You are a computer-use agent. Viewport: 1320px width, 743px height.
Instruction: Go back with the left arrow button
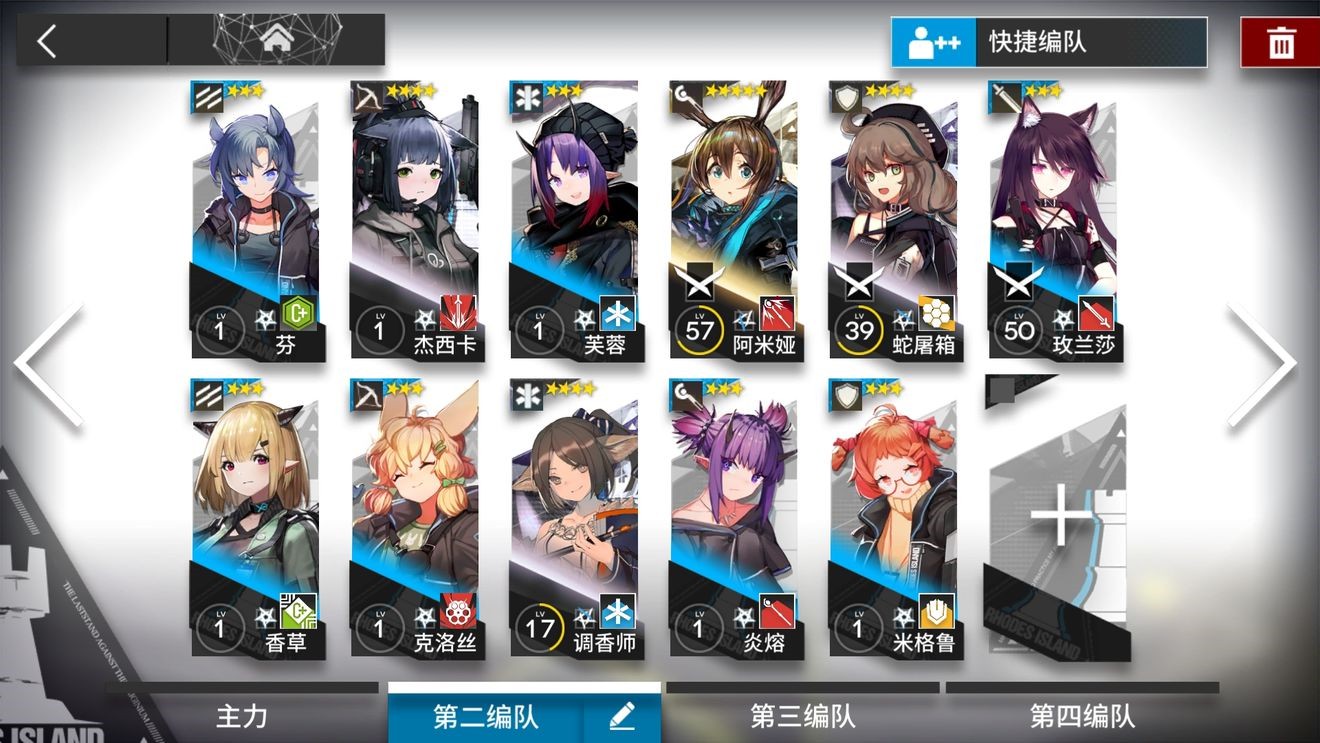[x=47, y=41]
